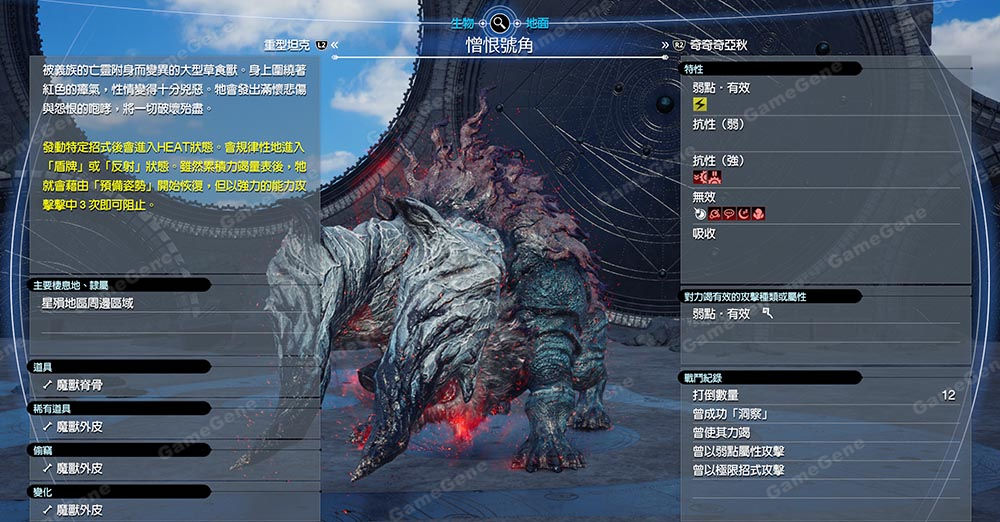The image size is (1000, 522).
Task: Select 魔獸外皮 under the 稀有道具 heading
Action: coord(79,426)
